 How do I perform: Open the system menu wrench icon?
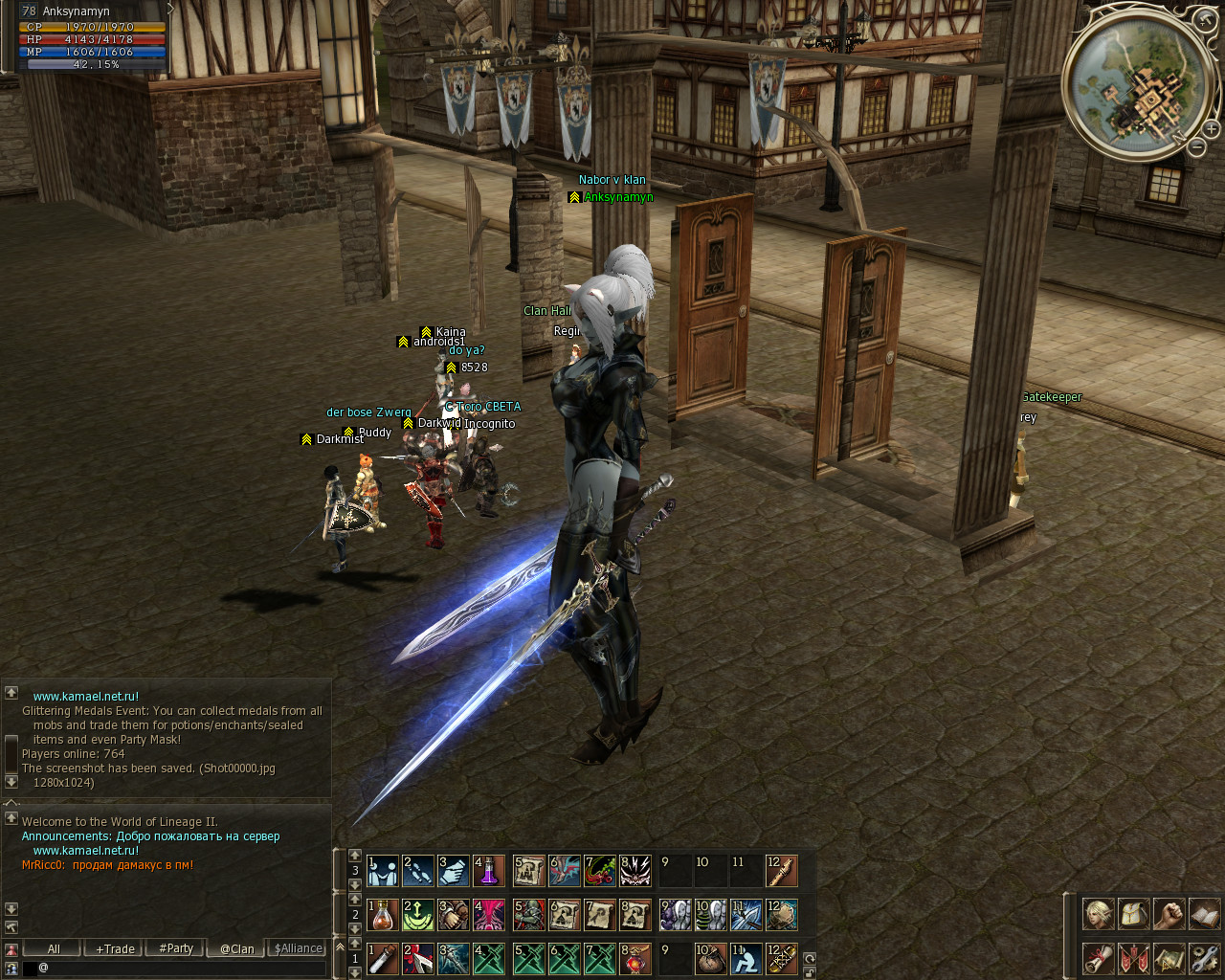1204,958
